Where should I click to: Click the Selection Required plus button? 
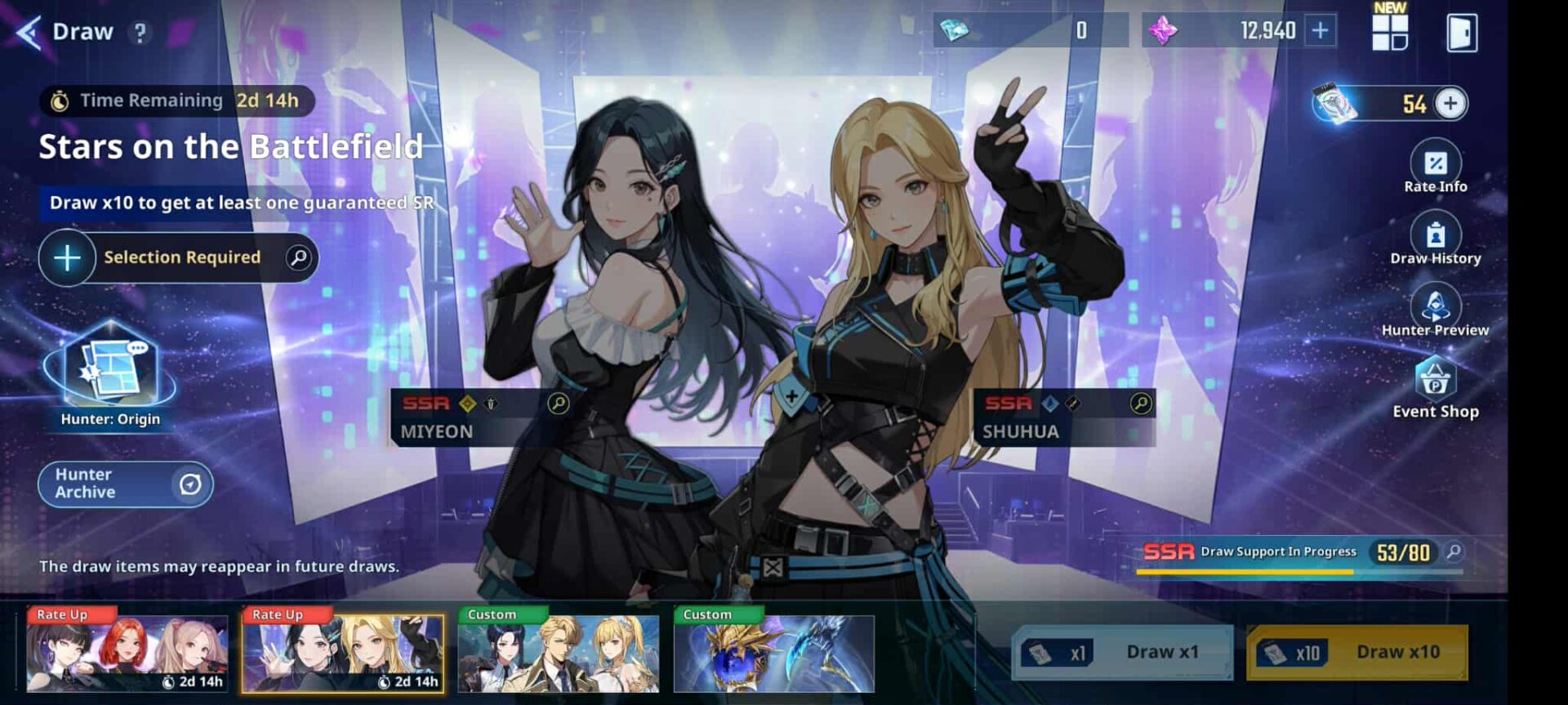pyautogui.click(x=67, y=258)
